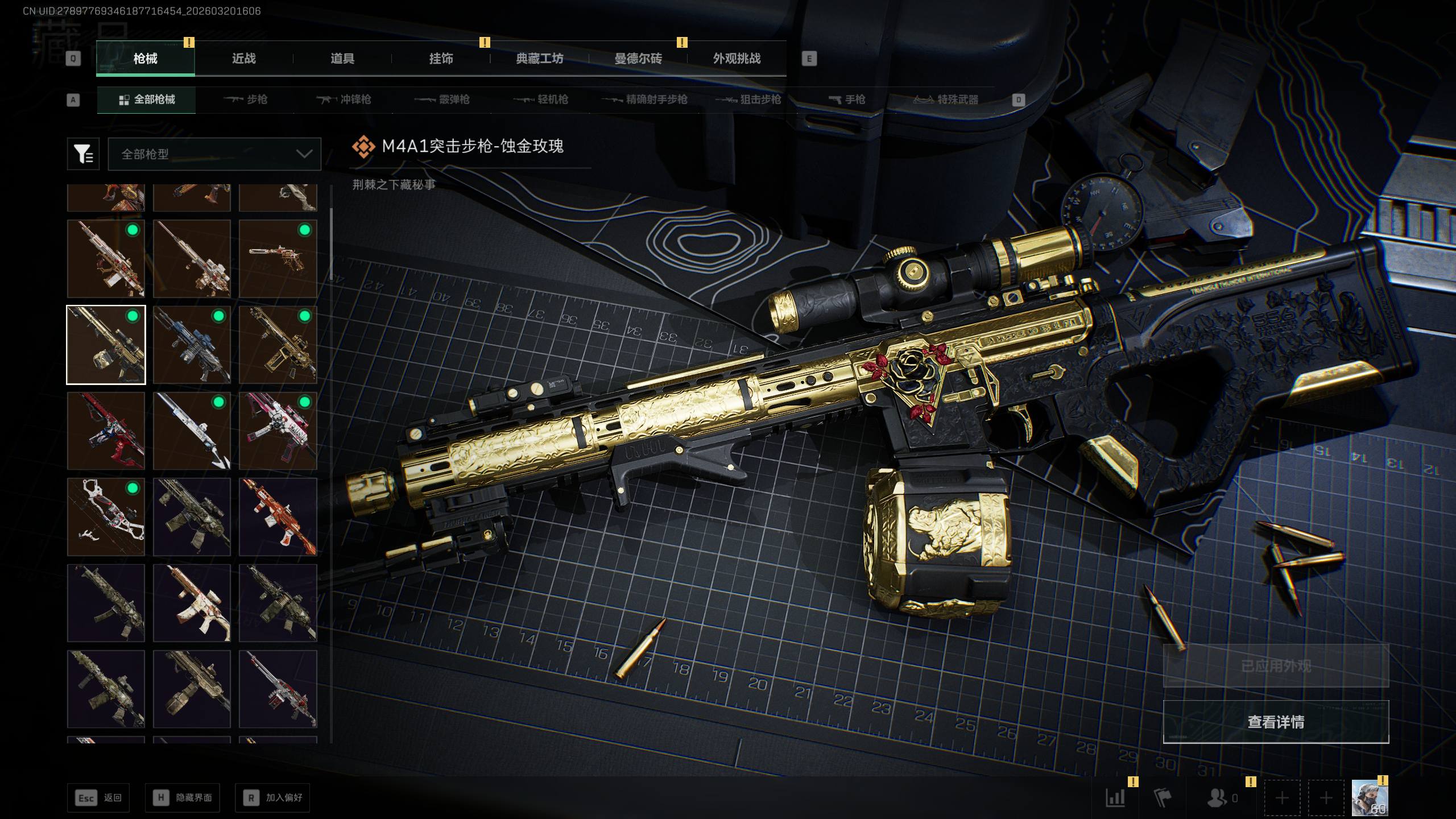Open the 外观挑战 challenges tab

737,59
